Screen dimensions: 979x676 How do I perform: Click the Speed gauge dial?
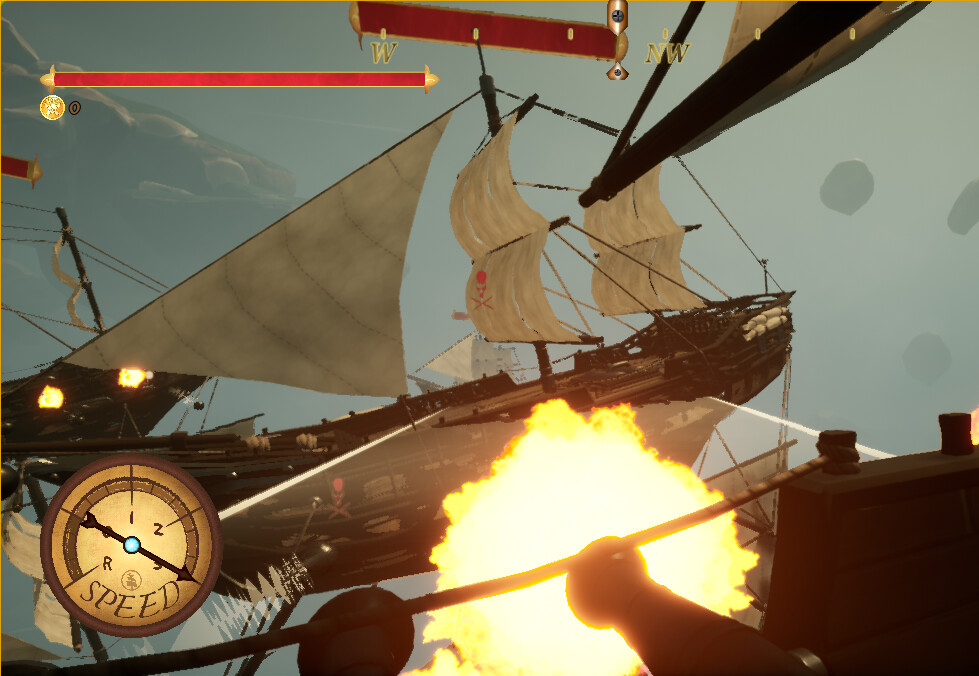(x=131, y=545)
